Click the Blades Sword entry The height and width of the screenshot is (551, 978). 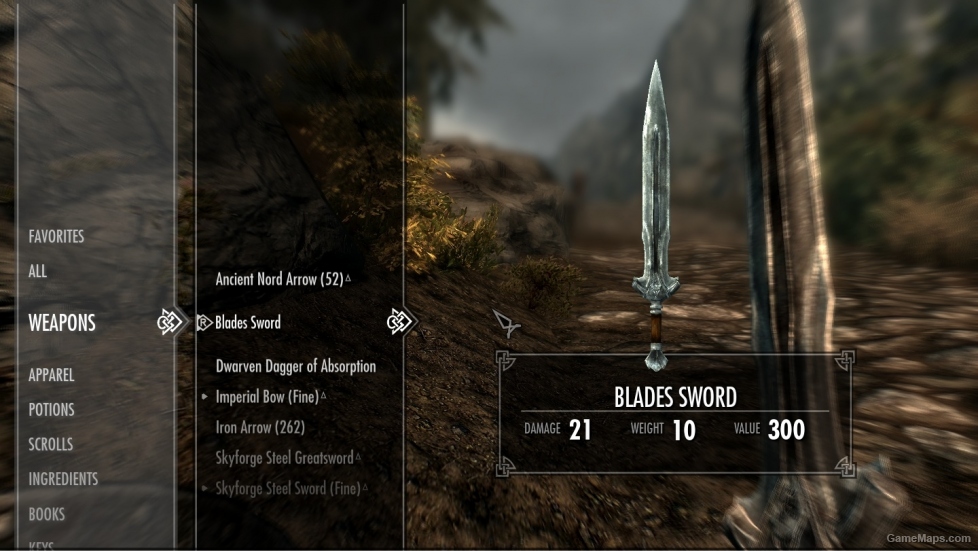(x=248, y=323)
